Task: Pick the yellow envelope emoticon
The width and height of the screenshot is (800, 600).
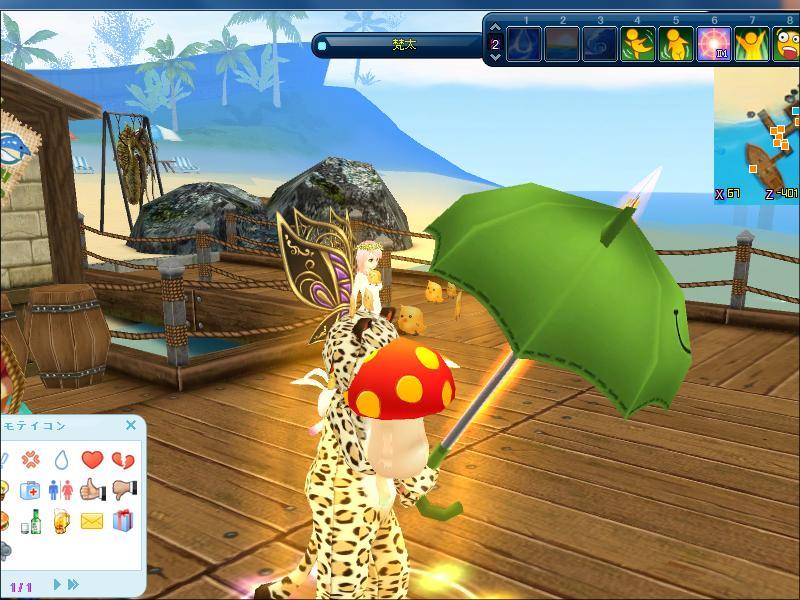Action: [92, 520]
